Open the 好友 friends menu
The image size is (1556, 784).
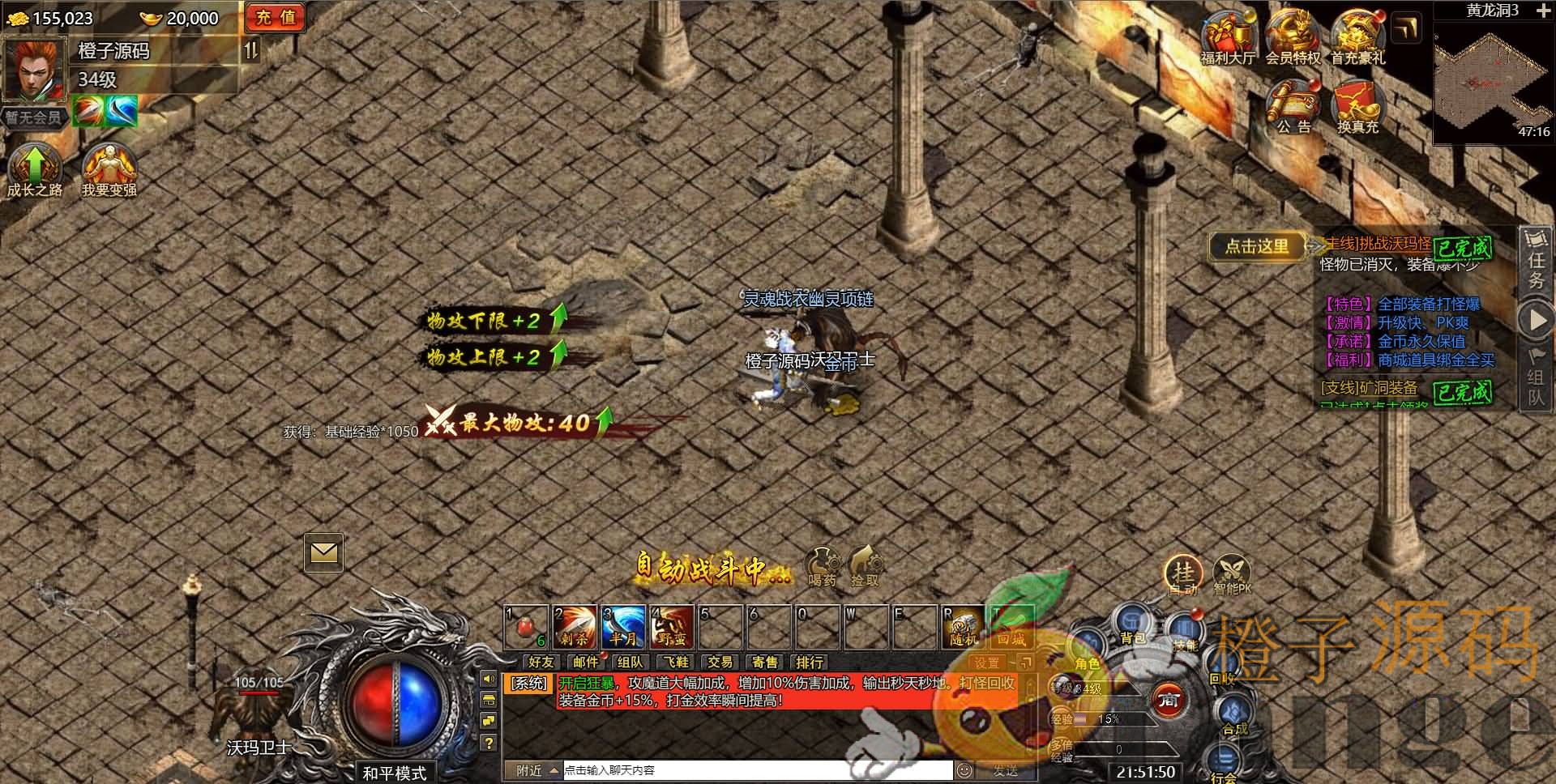(541, 663)
